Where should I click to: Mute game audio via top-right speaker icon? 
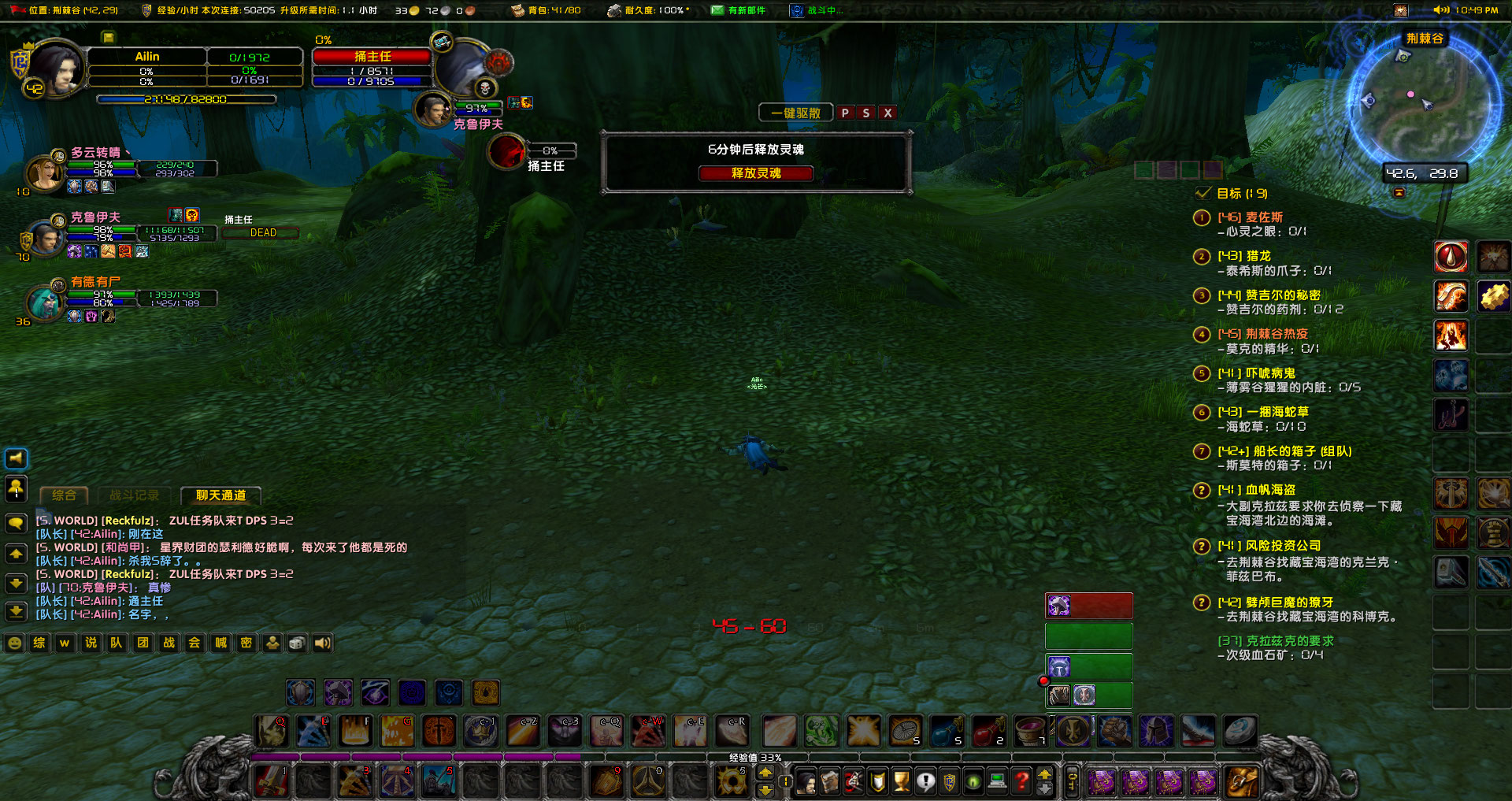pos(1441,10)
